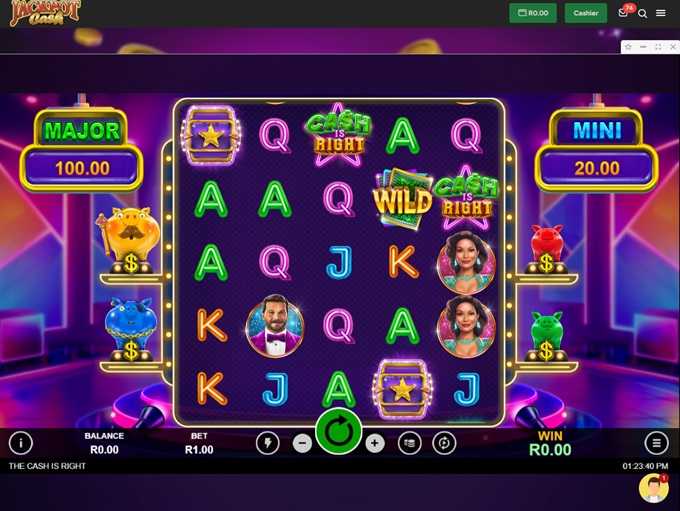The height and width of the screenshot is (511, 680).
Task: Open the live chat support avatar
Action: click(x=653, y=488)
